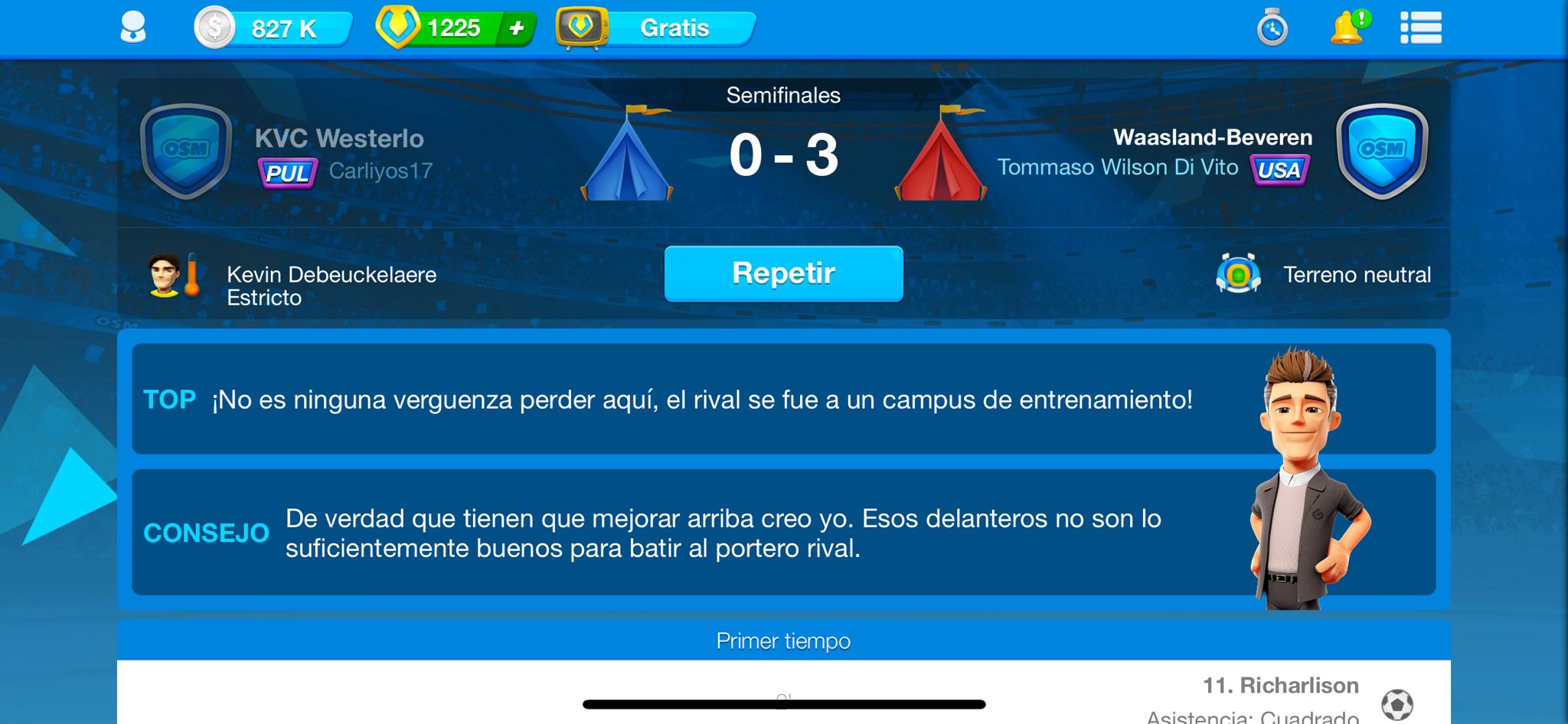
Task: Watch the Gratis TV reward
Action: click(x=657, y=28)
